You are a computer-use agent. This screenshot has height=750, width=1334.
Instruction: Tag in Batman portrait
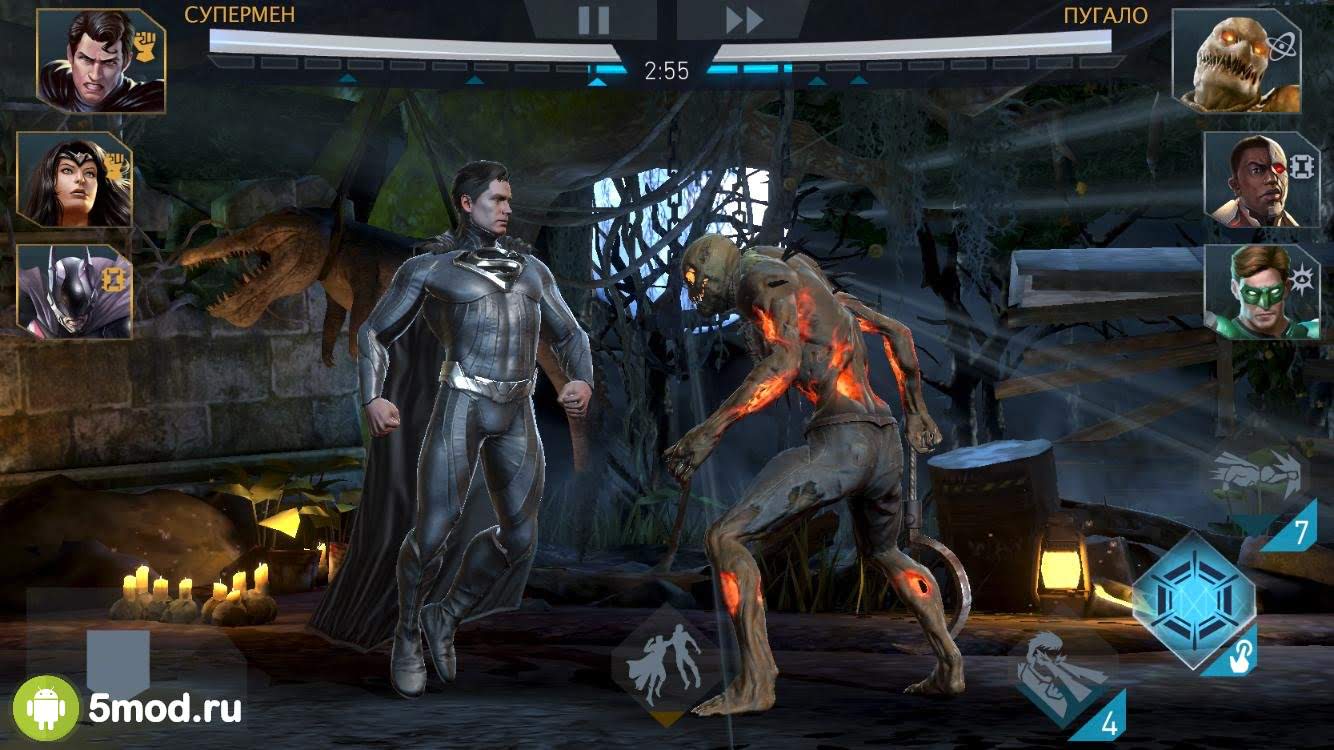coord(75,291)
